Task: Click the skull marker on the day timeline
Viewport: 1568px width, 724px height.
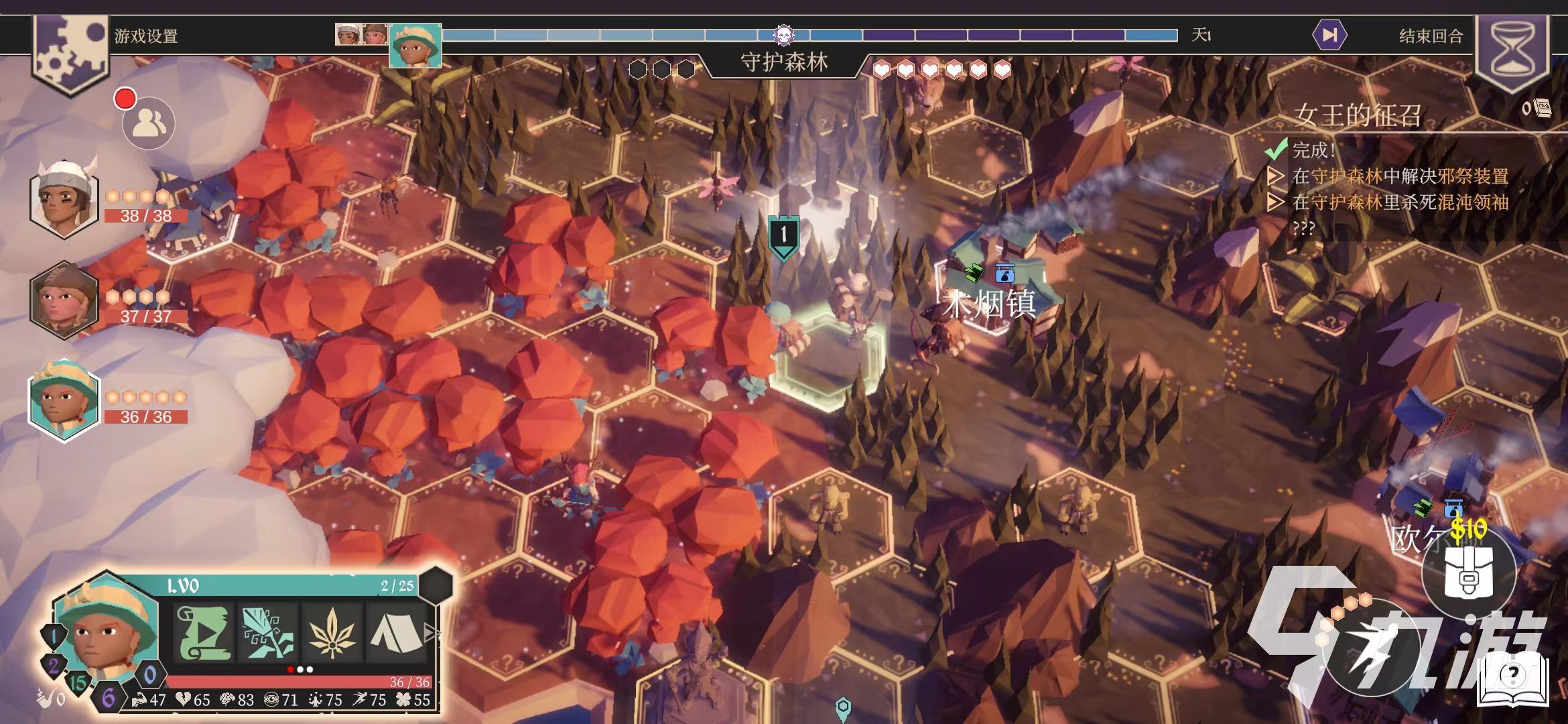Action: tap(783, 34)
